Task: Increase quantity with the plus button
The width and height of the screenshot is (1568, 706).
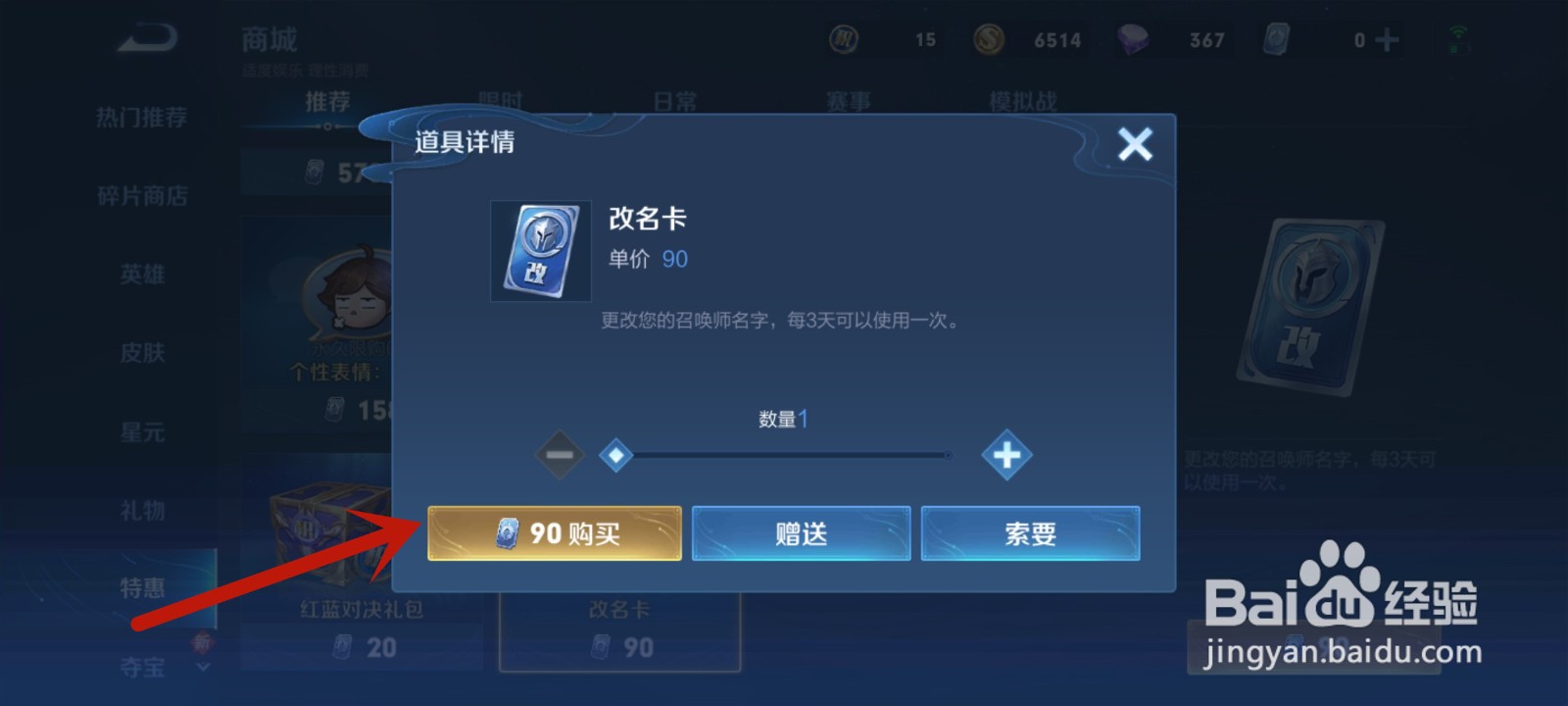Action: point(1004,455)
